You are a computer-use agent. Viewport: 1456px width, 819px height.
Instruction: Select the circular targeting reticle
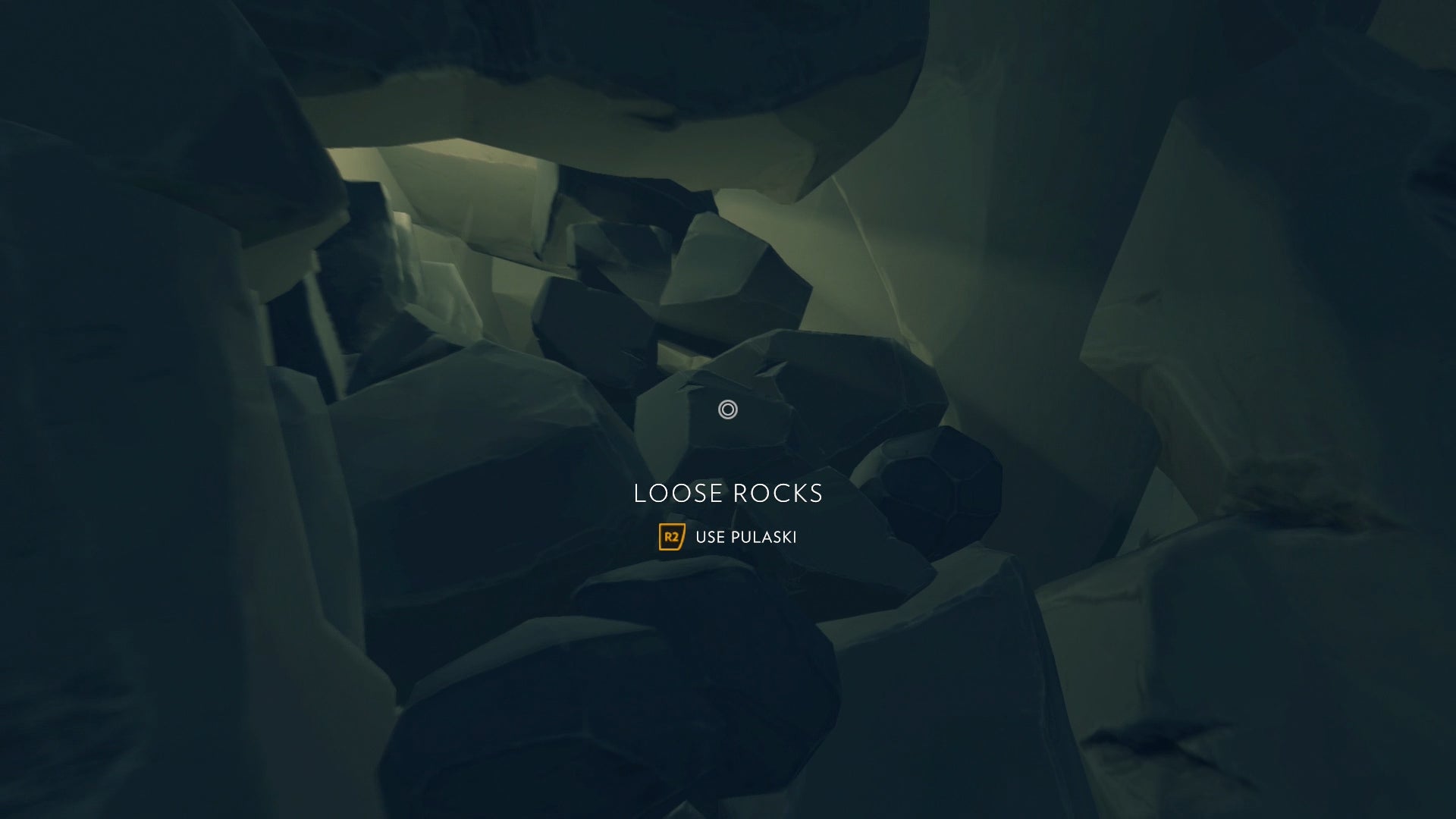727,409
